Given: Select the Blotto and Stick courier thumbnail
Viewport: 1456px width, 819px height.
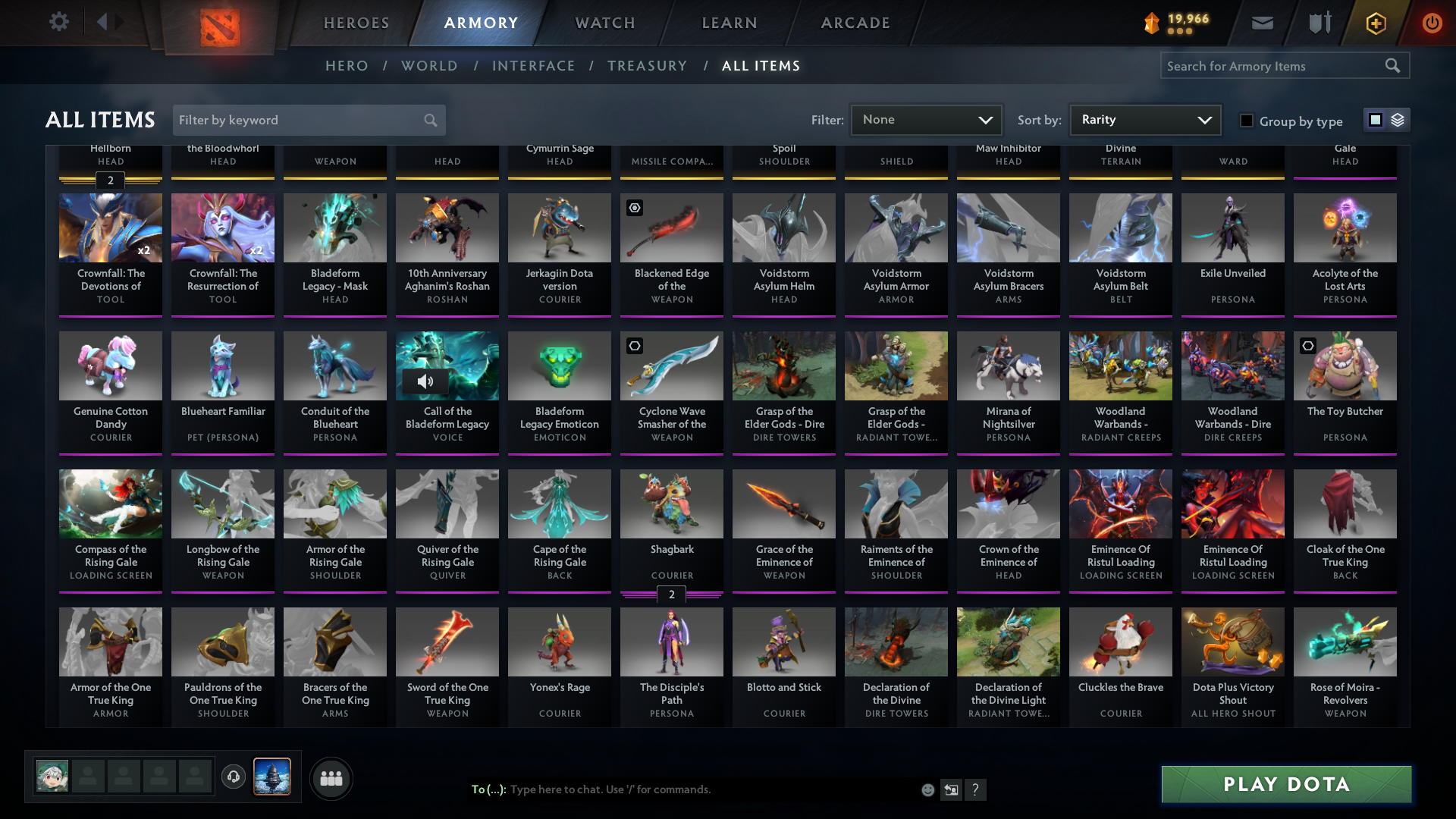Looking at the screenshot, I should point(783,641).
